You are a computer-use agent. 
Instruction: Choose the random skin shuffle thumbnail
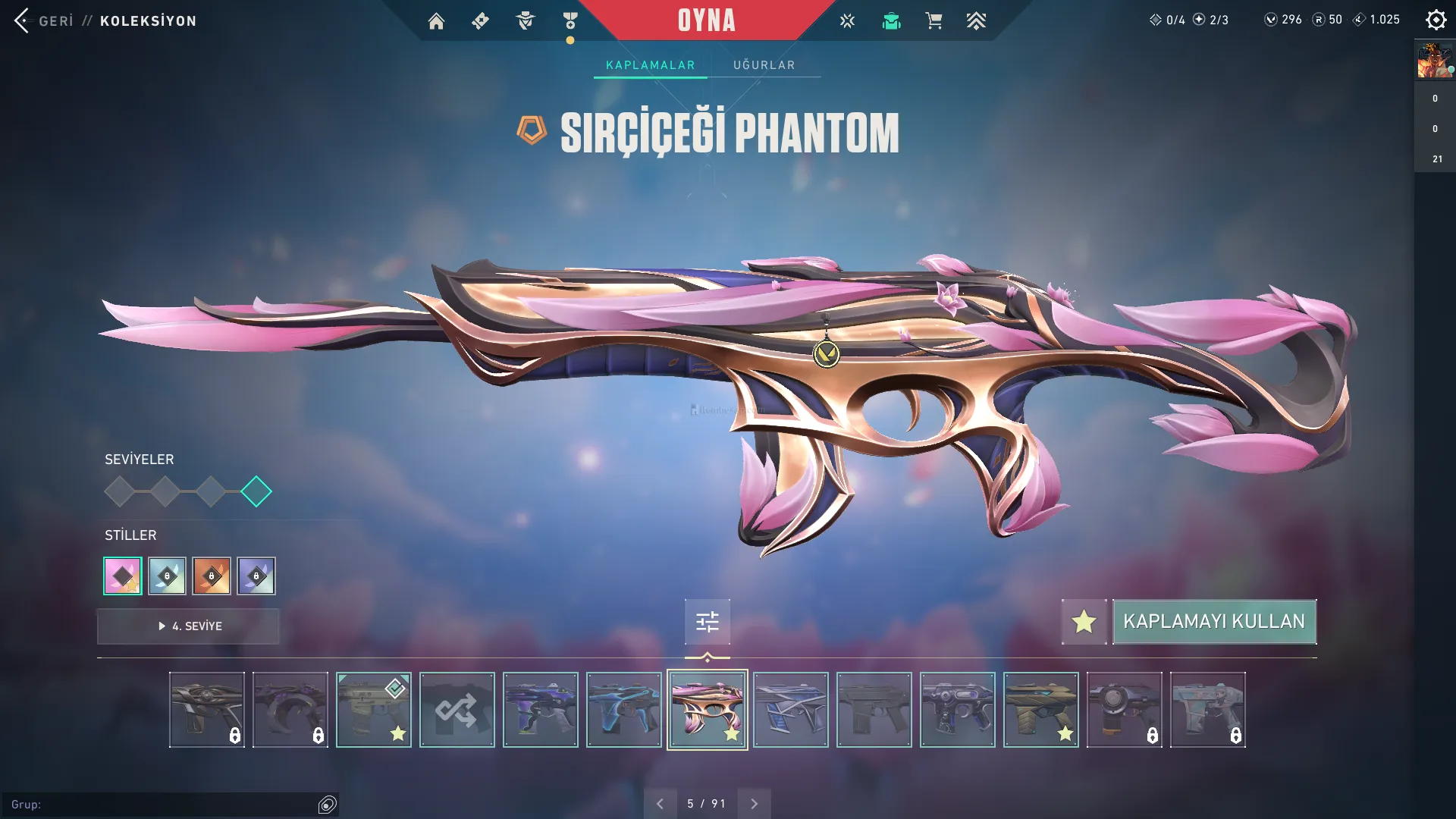coord(457,710)
